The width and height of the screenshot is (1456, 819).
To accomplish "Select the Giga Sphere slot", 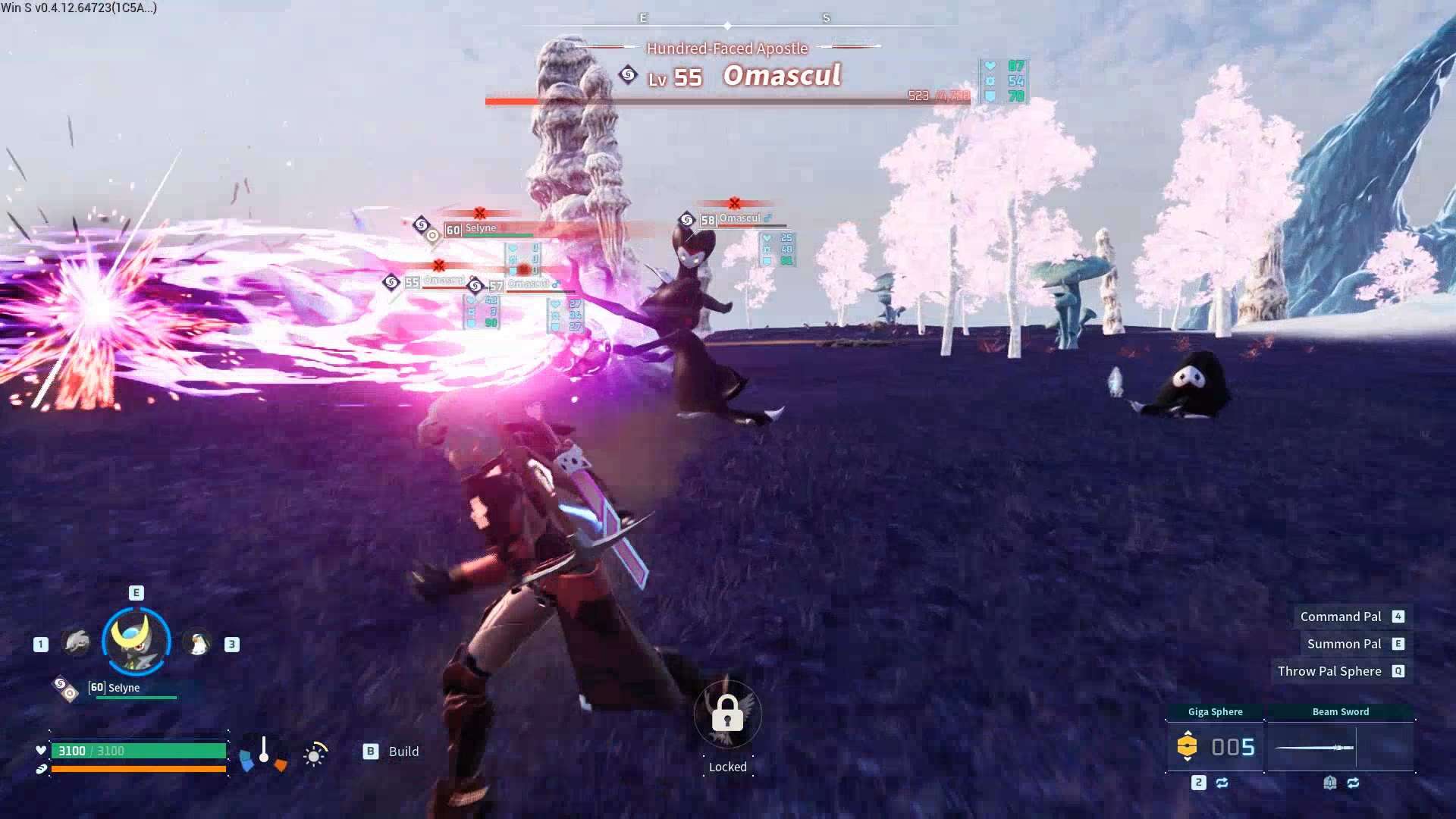I will click(x=1215, y=746).
